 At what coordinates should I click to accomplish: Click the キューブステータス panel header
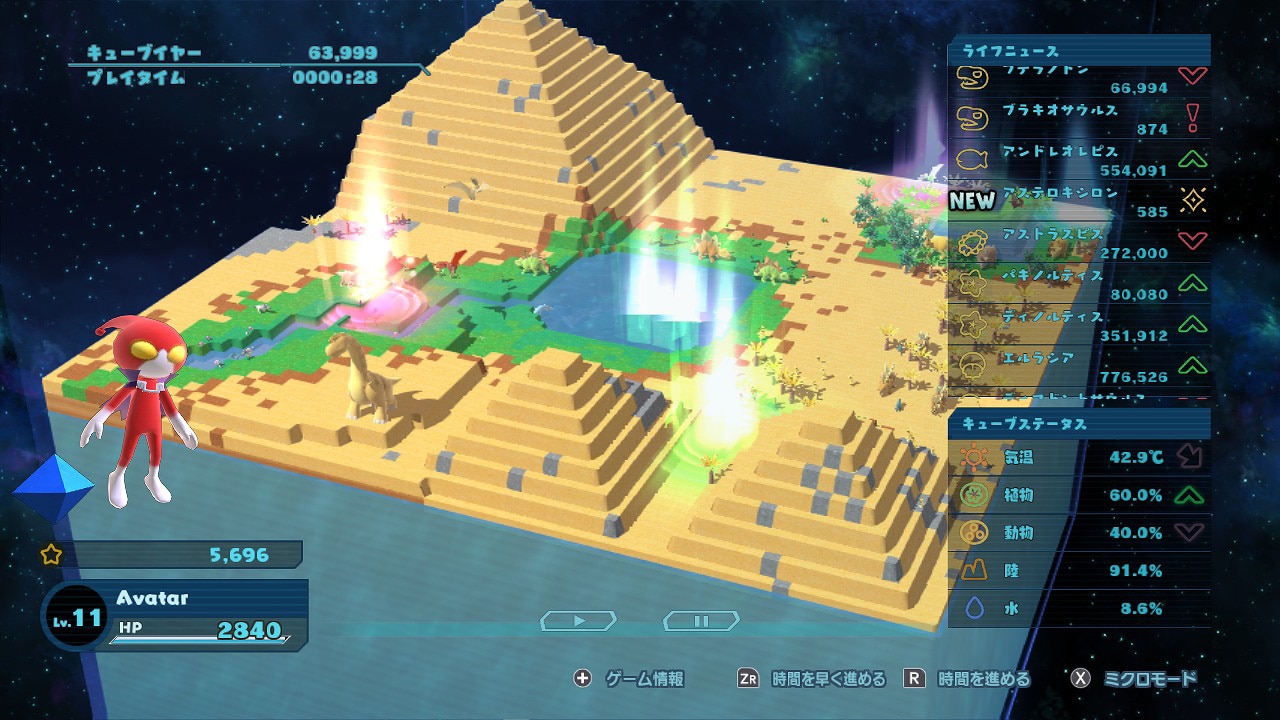(x=1078, y=424)
